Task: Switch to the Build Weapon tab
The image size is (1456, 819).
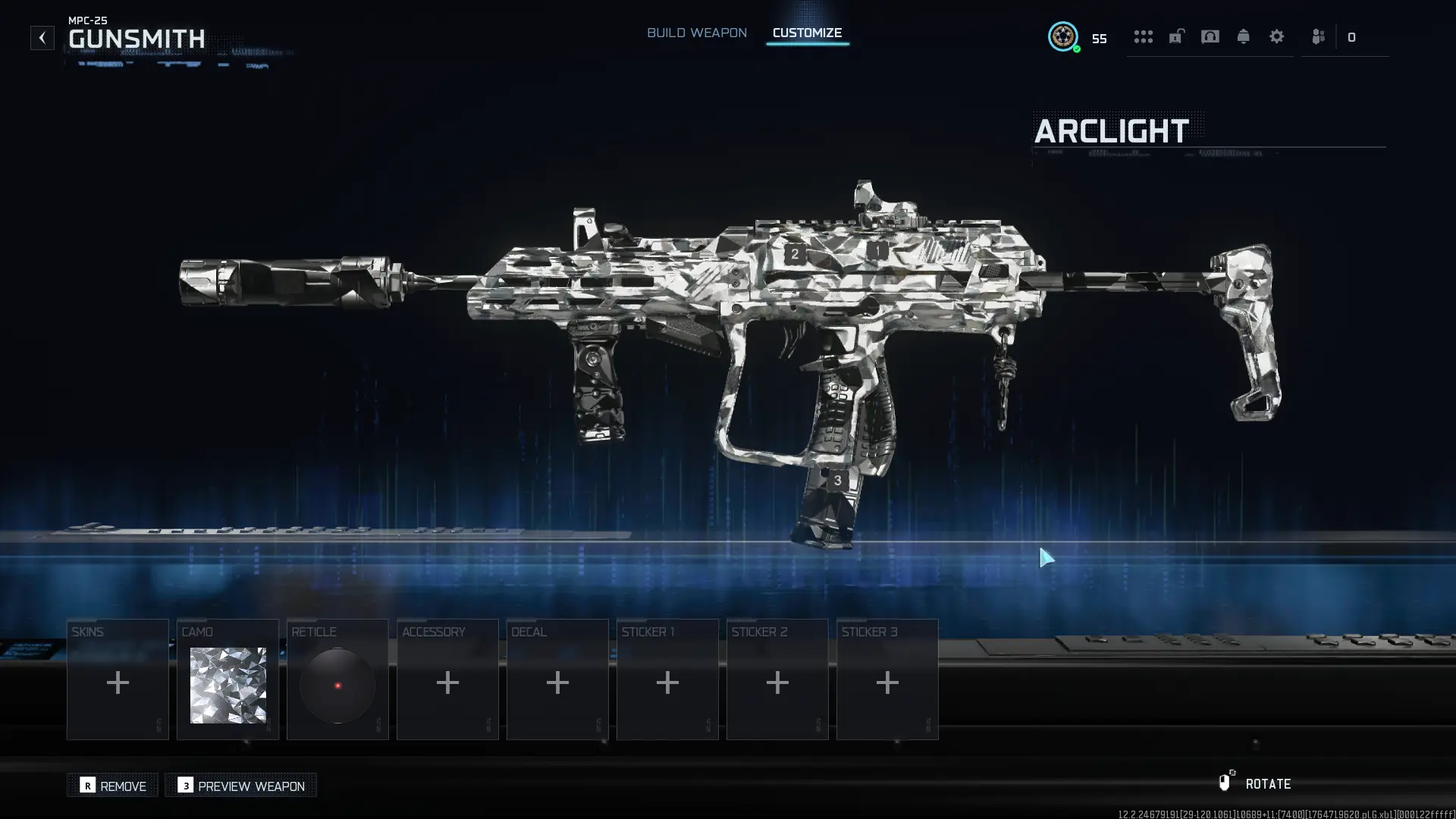Action: pyautogui.click(x=696, y=33)
